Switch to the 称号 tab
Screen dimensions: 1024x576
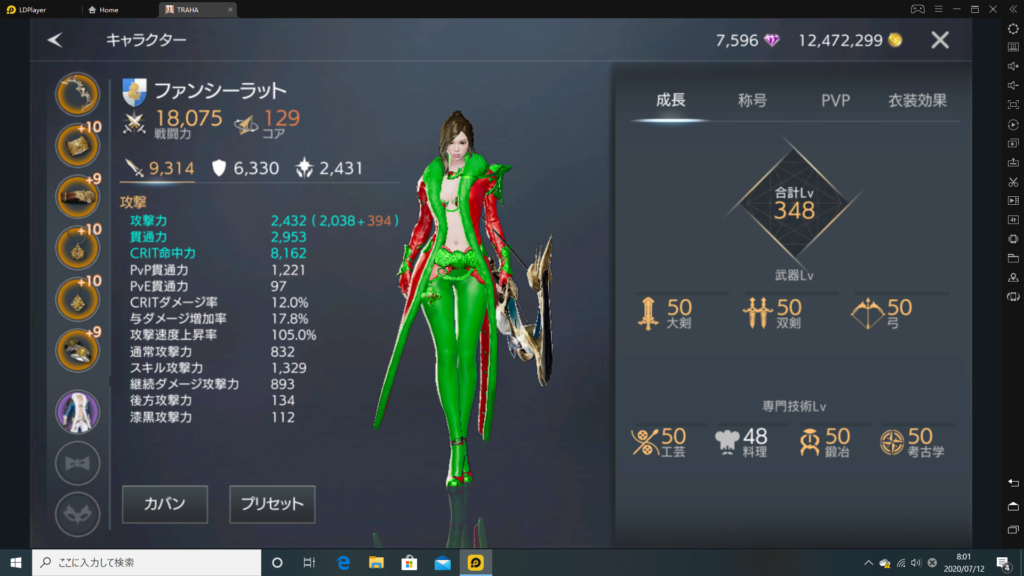(x=752, y=100)
